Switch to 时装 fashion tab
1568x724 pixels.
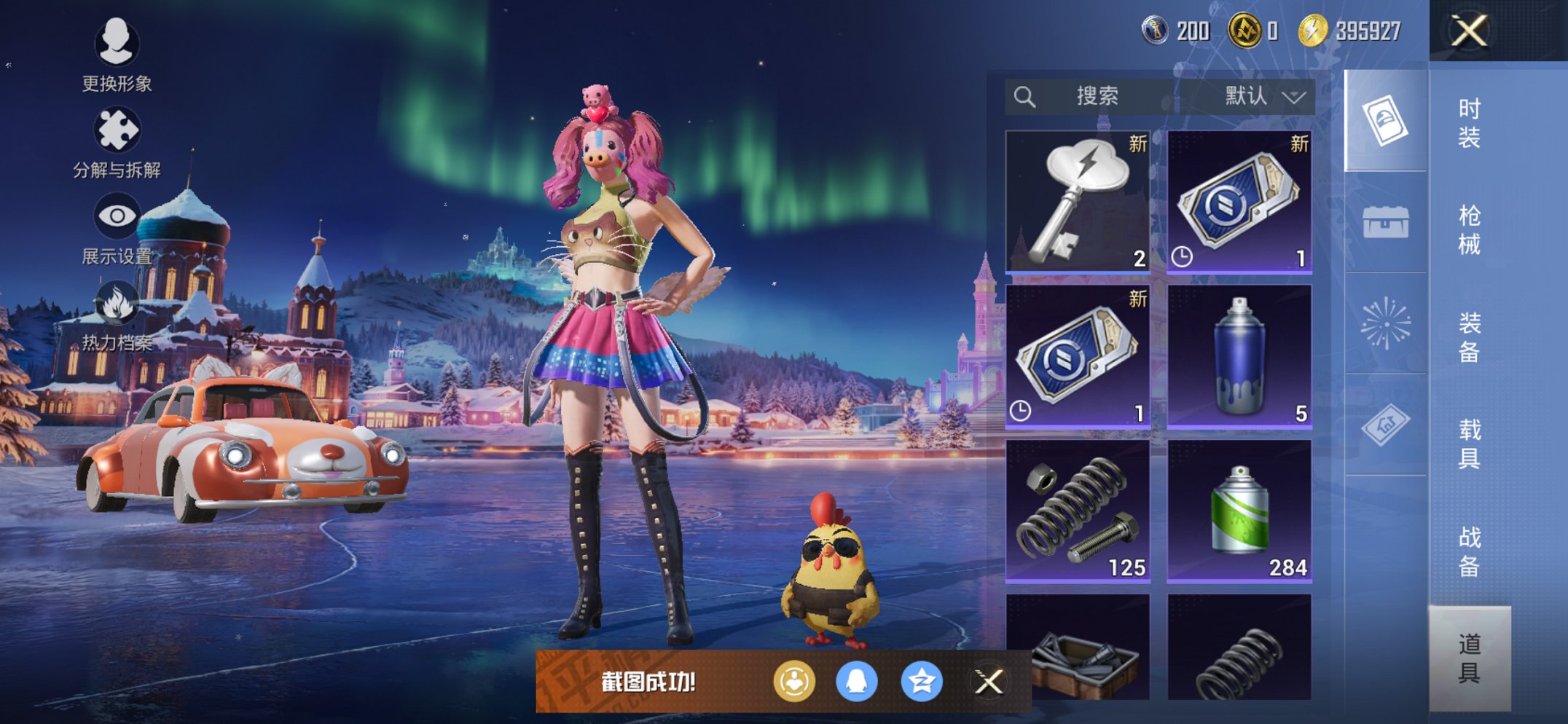[1469, 123]
